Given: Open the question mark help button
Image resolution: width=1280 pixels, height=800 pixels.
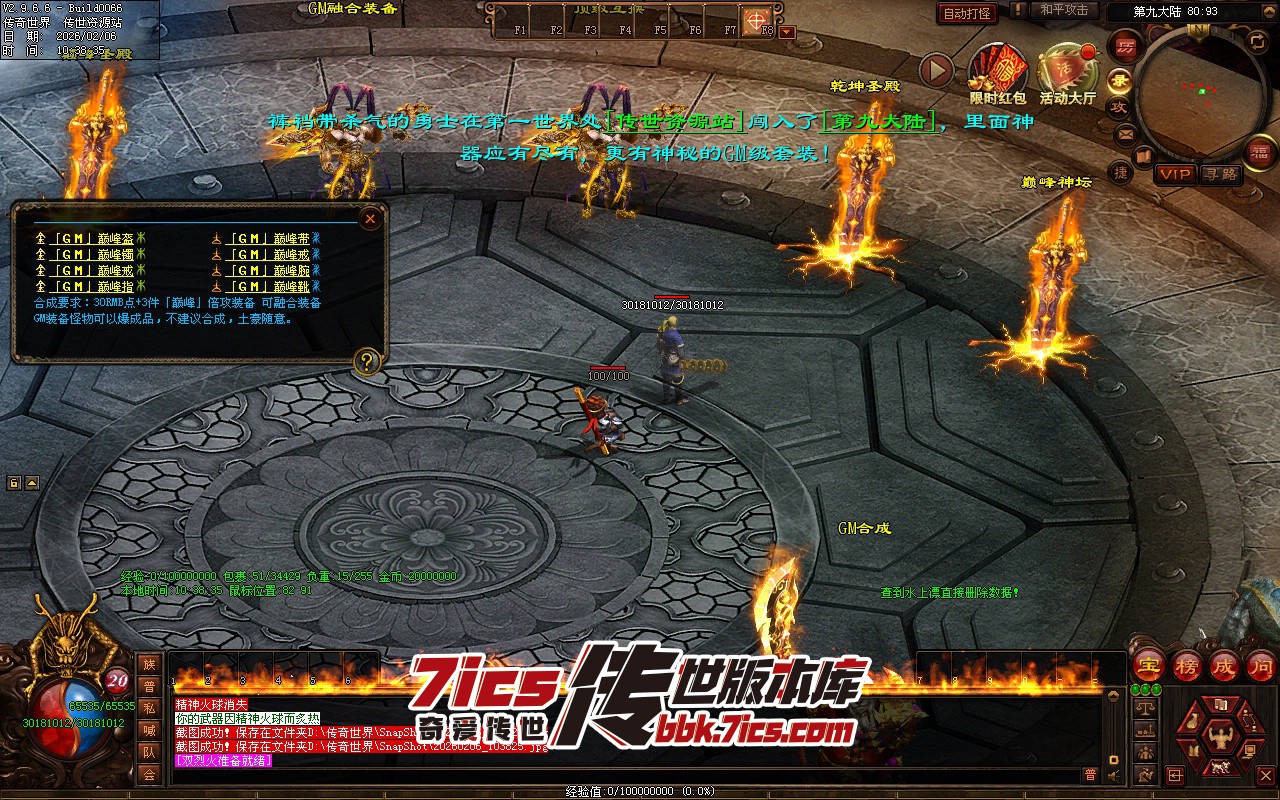Looking at the screenshot, I should [x=367, y=361].
